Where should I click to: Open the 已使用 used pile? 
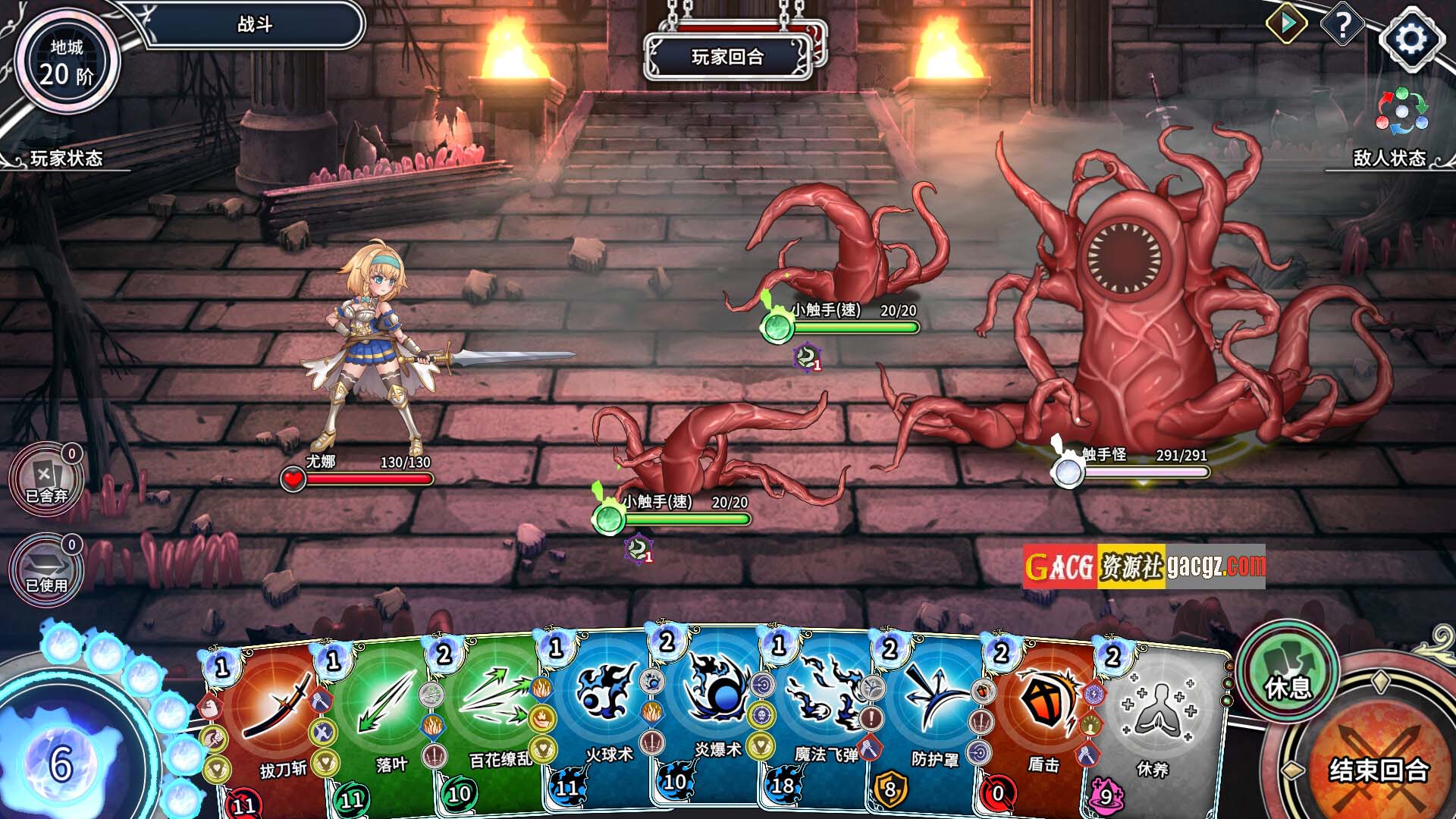(x=45, y=570)
